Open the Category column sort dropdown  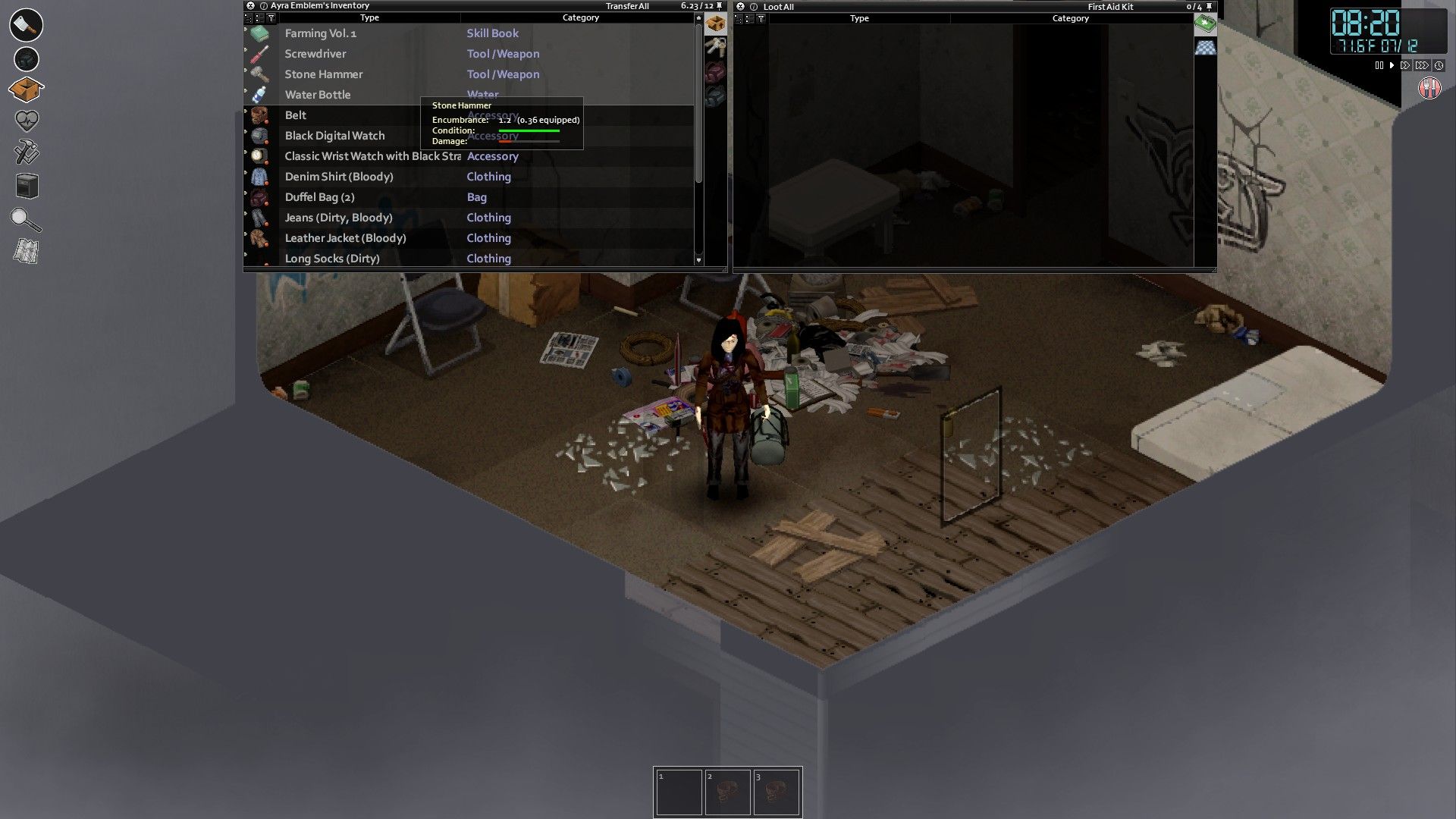[581, 17]
